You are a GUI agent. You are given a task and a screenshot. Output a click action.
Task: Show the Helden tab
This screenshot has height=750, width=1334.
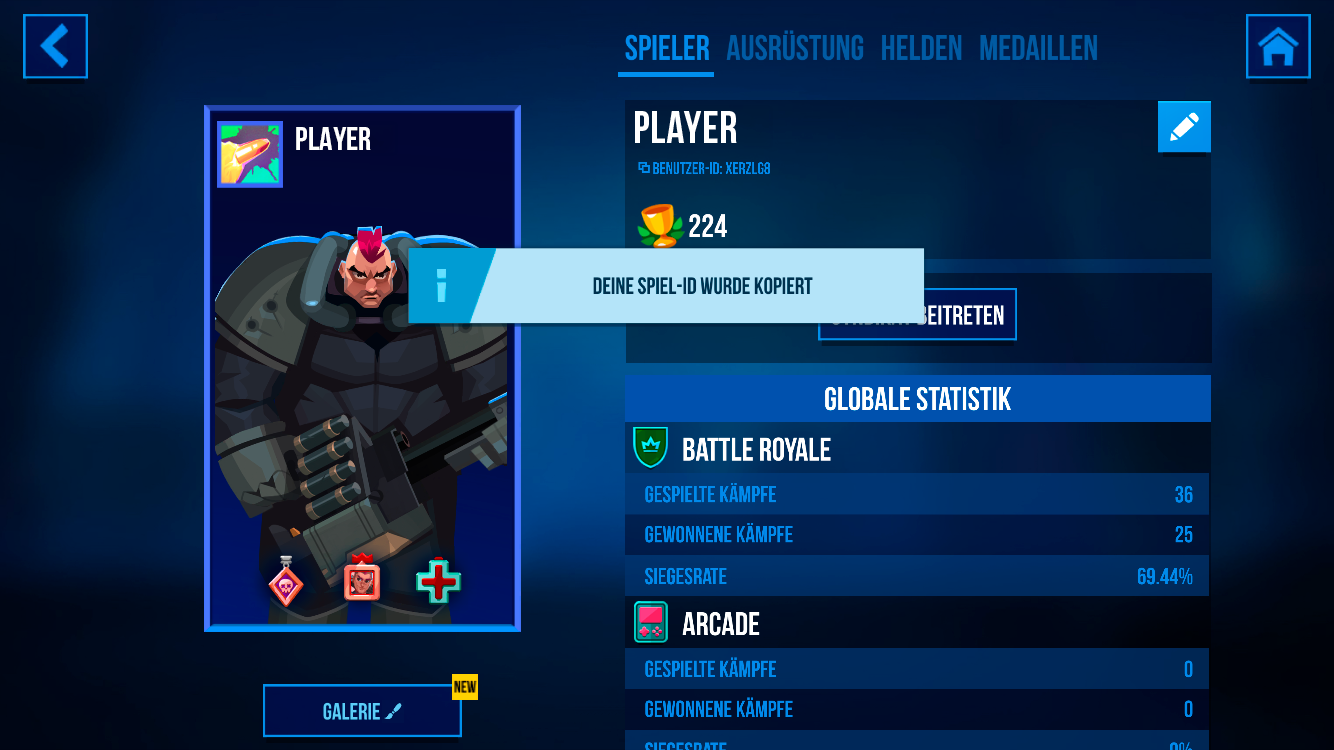pyautogui.click(x=921, y=48)
